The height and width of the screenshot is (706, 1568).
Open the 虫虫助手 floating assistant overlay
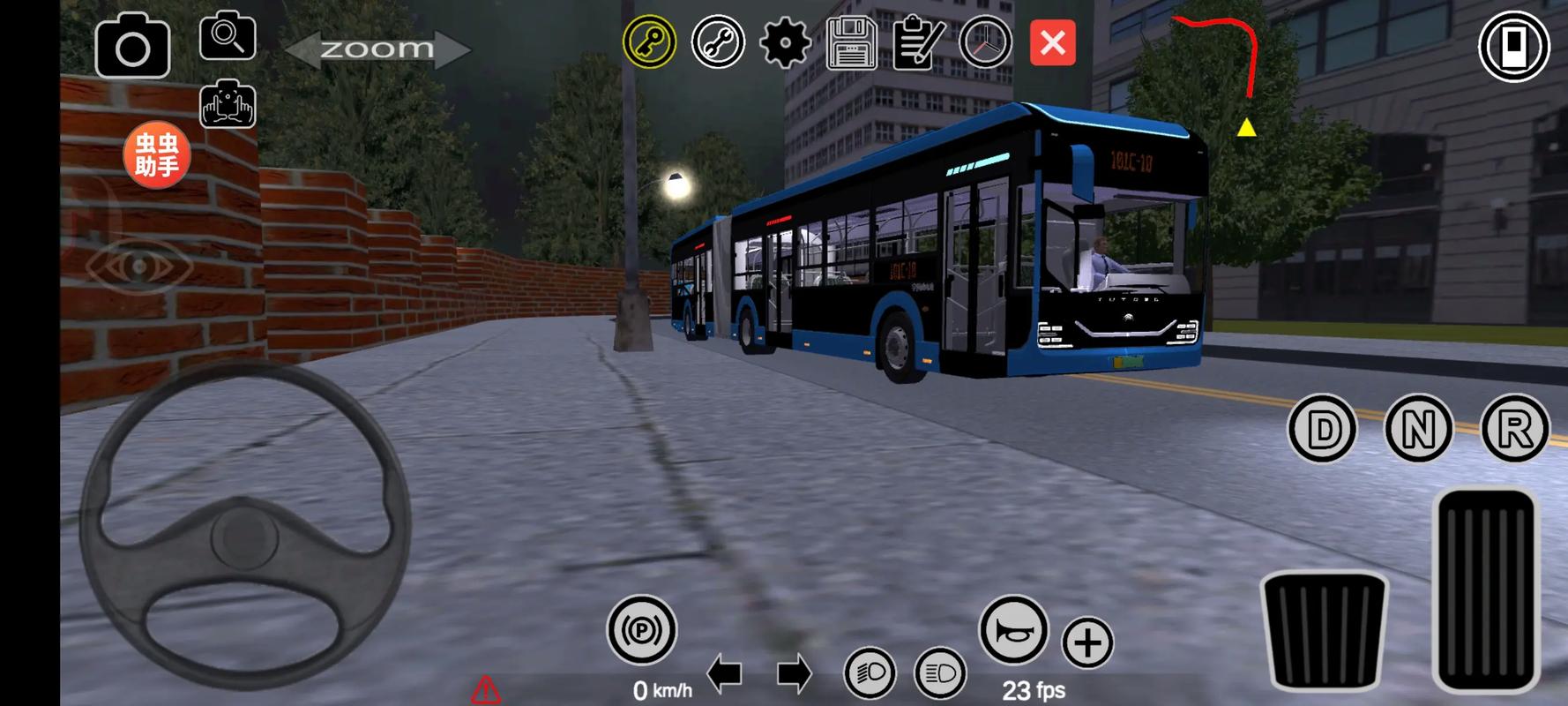point(157,155)
